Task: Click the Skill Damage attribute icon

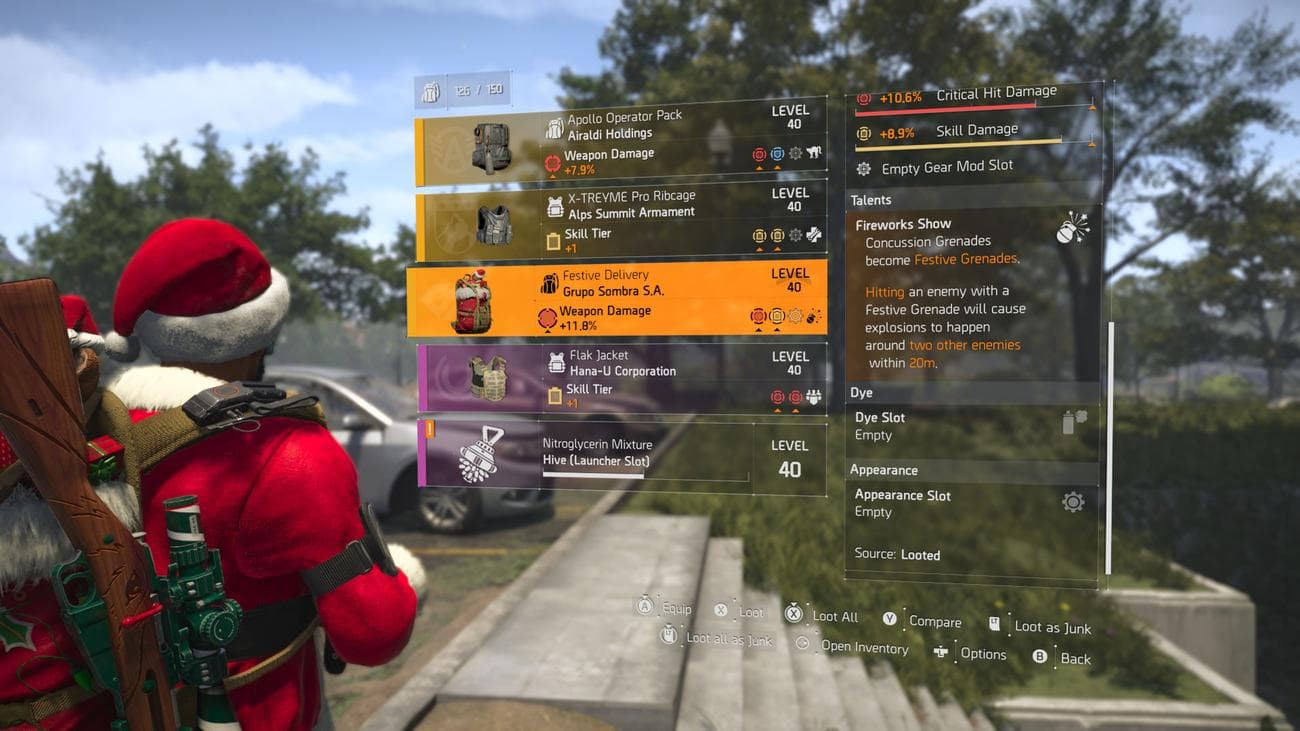Action: pos(862,129)
